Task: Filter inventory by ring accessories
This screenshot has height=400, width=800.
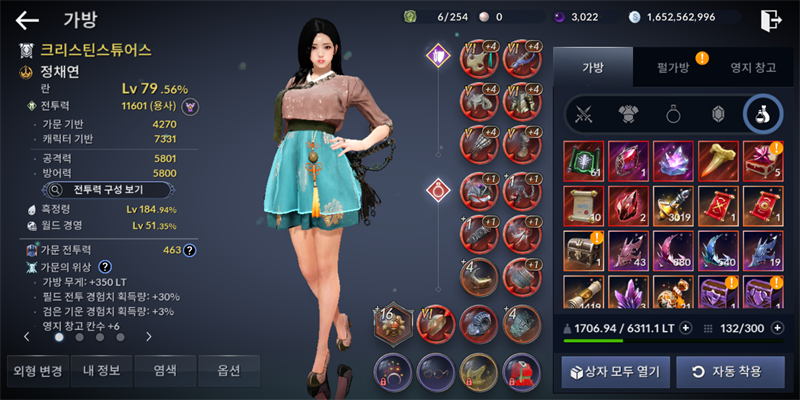Action: pos(671,114)
